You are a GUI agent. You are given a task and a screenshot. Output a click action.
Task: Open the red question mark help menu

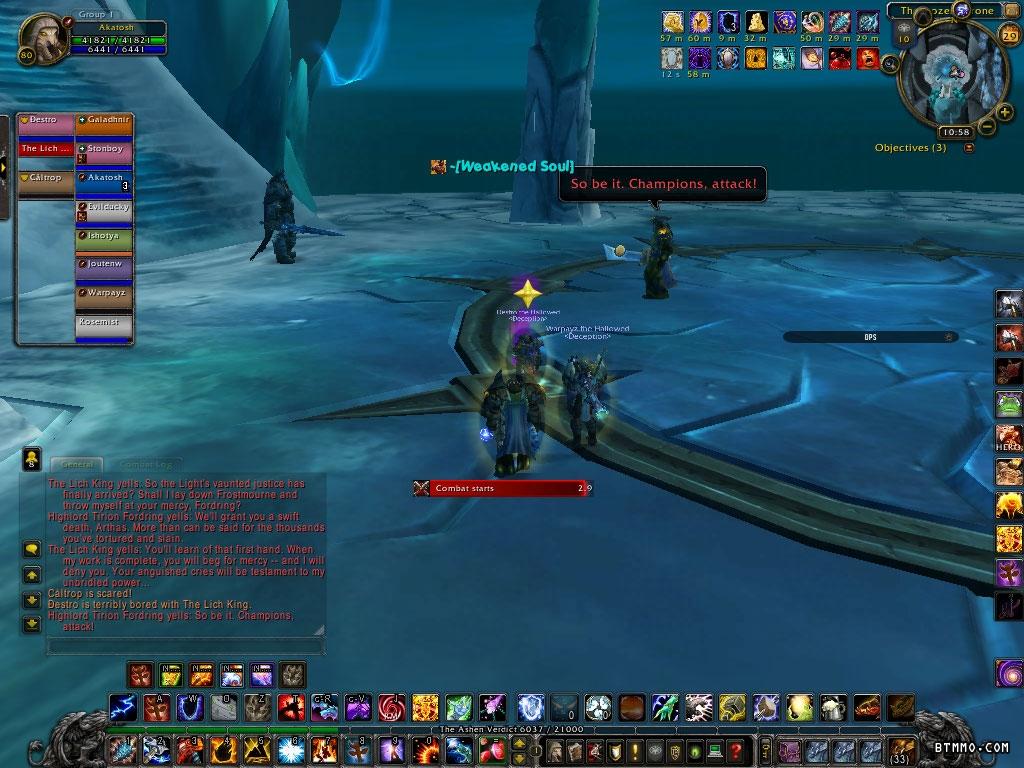(x=736, y=750)
